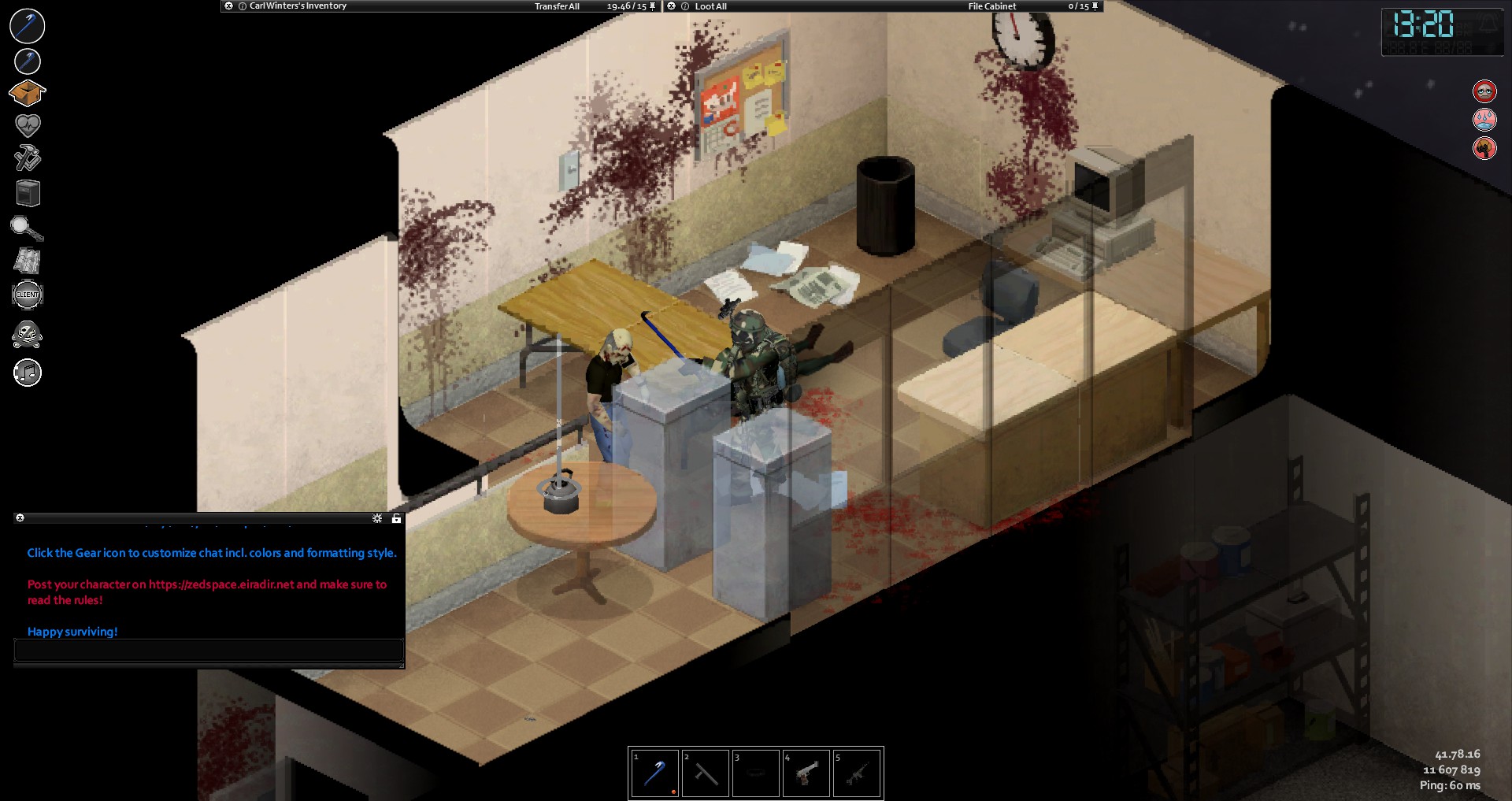The width and height of the screenshot is (1512, 801).
Task: Equip the pistol from hotbar slot 4
Action: pos(806,773)
